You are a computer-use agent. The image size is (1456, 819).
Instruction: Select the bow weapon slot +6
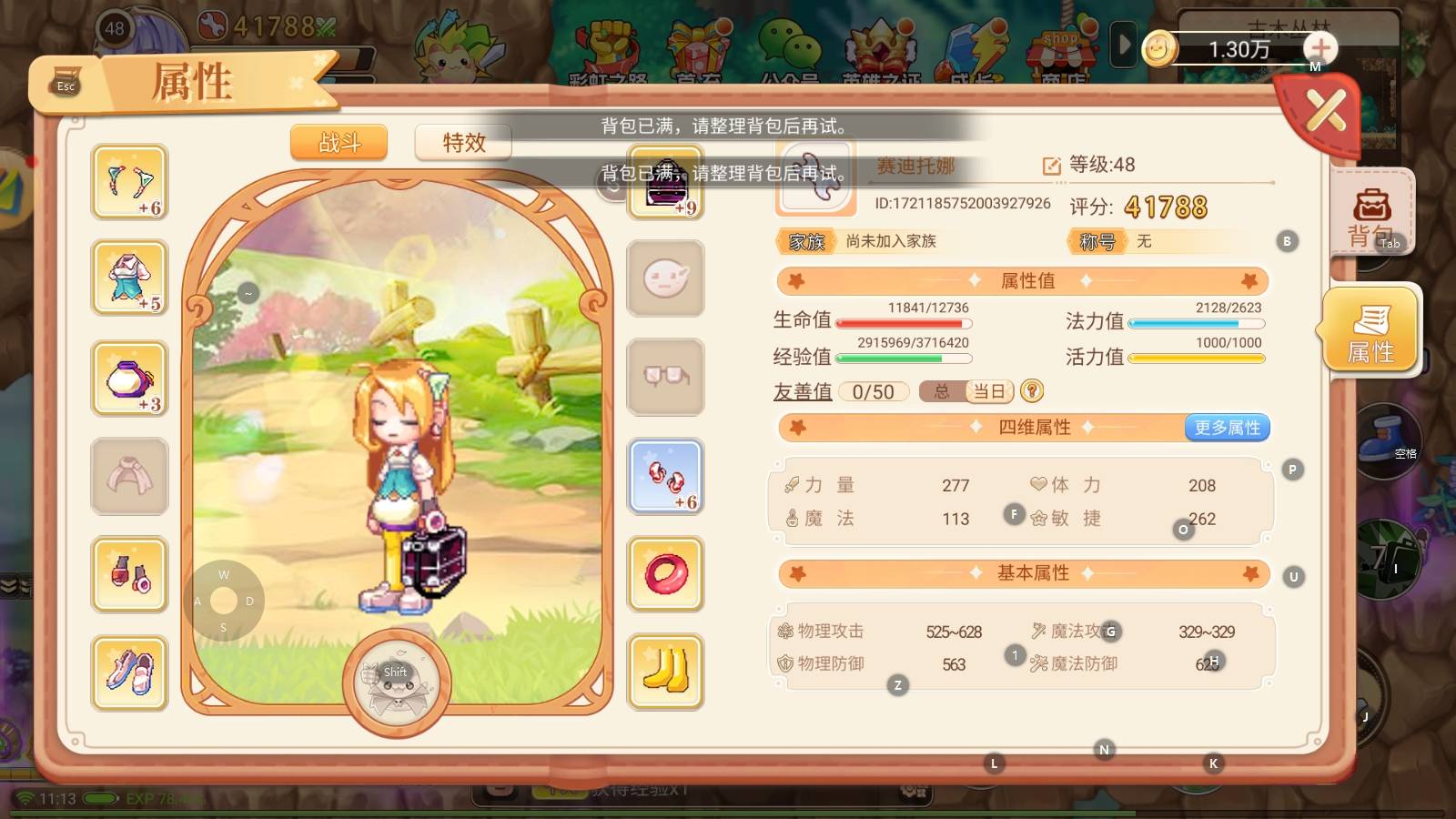(x=130, y=182)
